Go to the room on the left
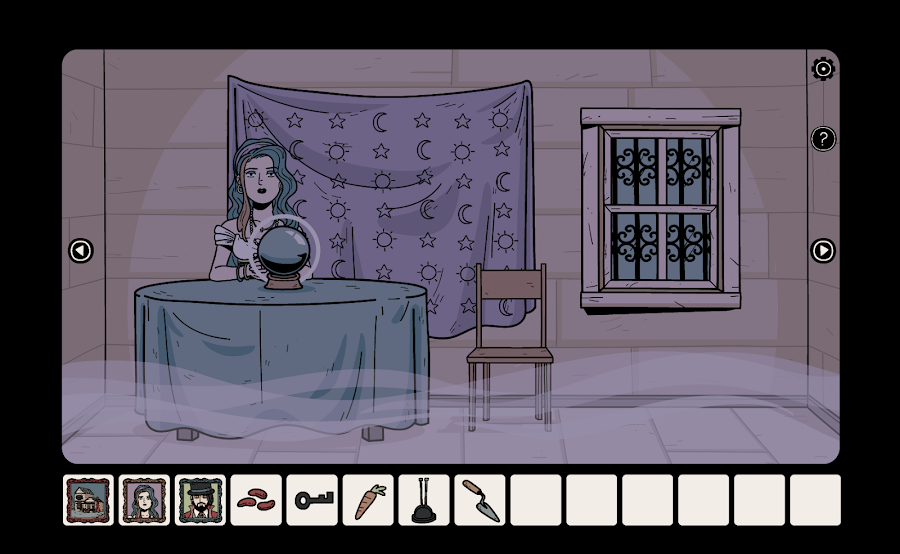The height and width of the screenshot is (554, 900). (x=81, y=251)
